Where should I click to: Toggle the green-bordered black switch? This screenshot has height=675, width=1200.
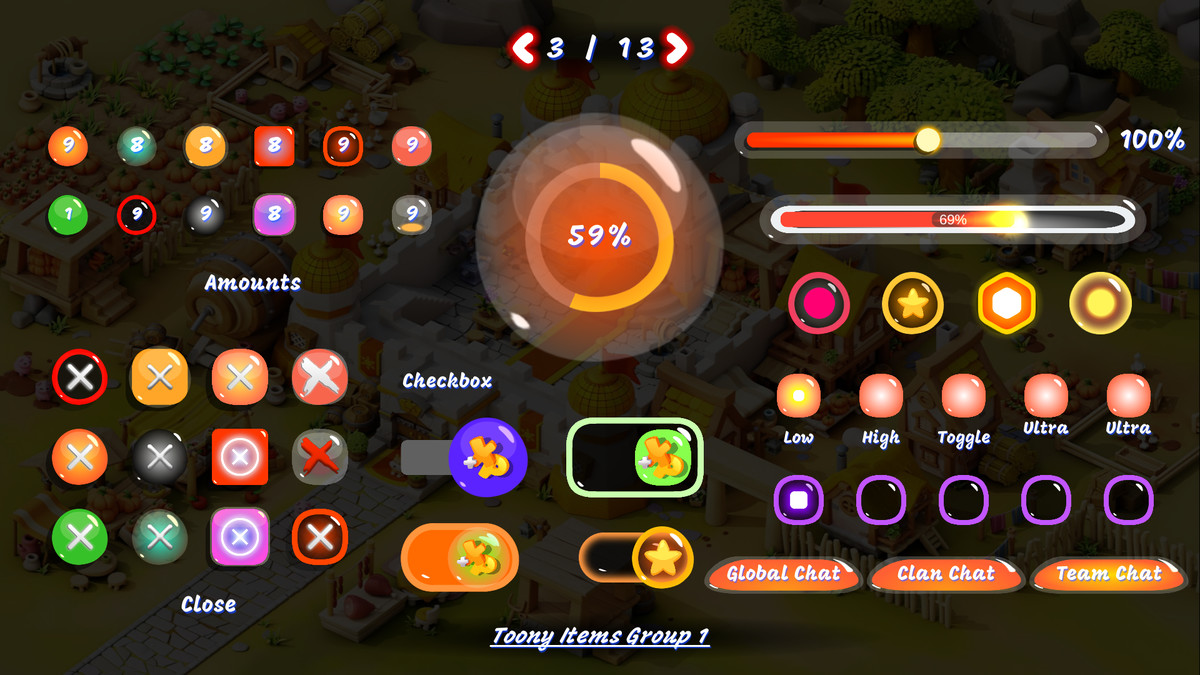pyautogui.click(x=635, y=457)
